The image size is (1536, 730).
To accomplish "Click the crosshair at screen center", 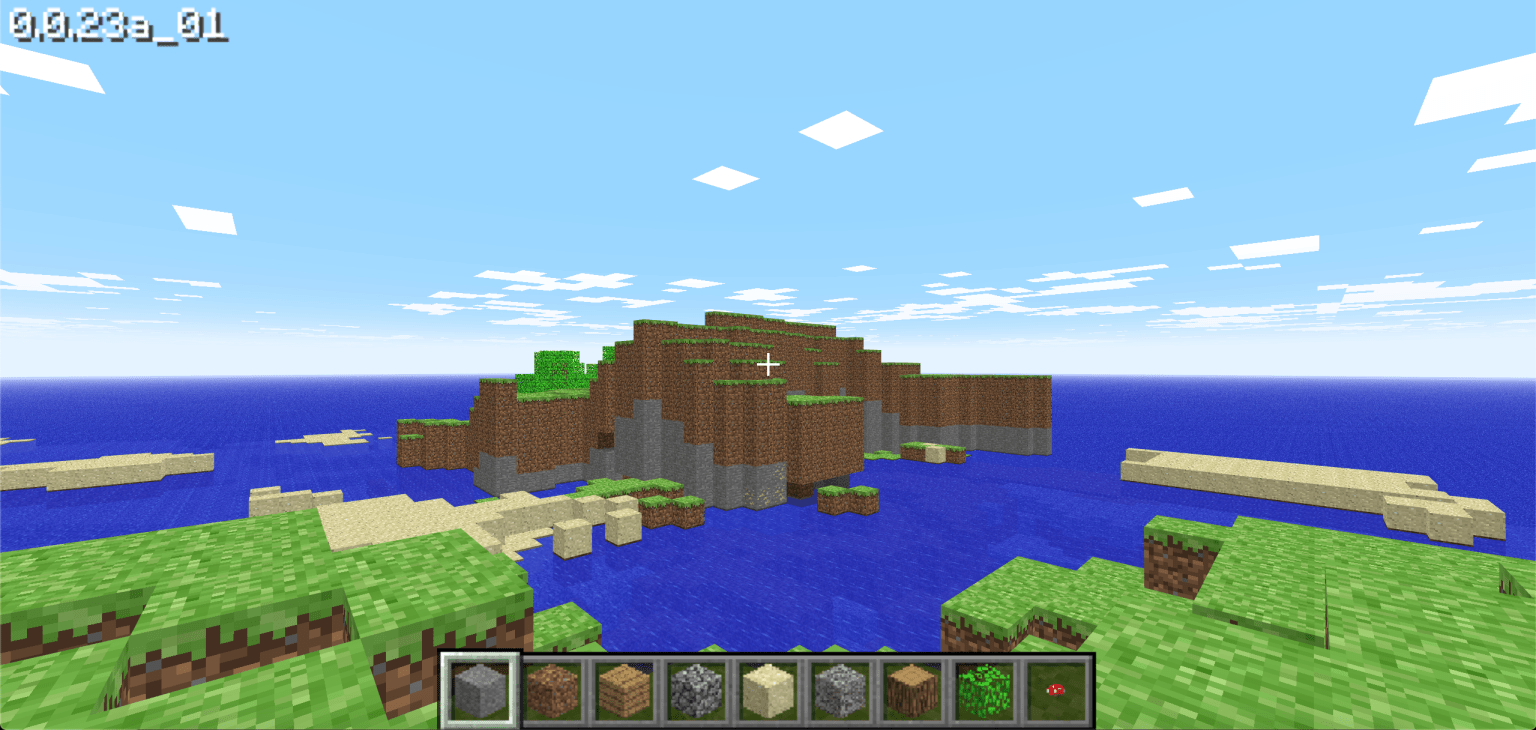I will tap(768, 364).
